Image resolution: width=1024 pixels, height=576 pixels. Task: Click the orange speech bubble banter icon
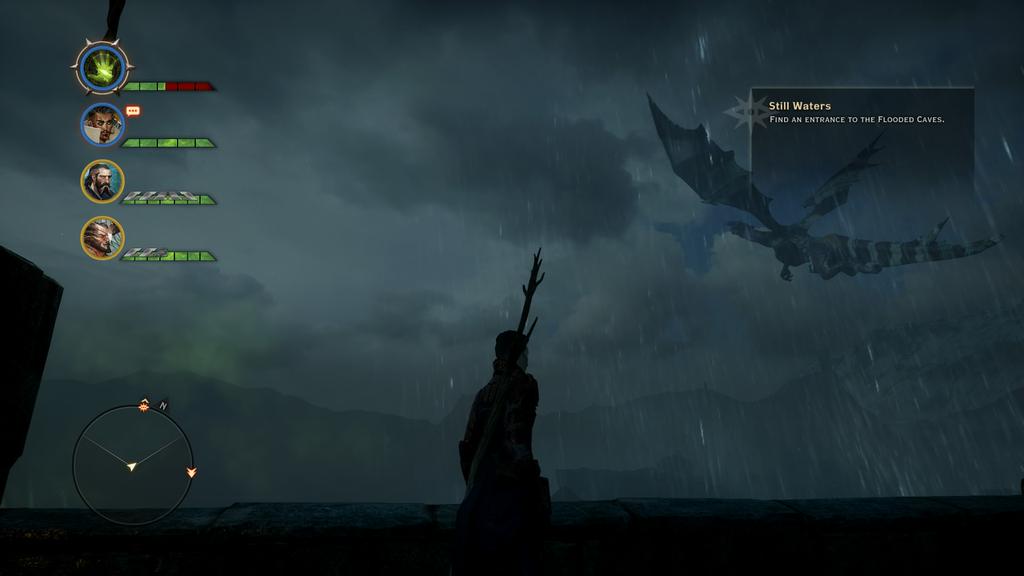pyautogui.click(x=133, y=111)
